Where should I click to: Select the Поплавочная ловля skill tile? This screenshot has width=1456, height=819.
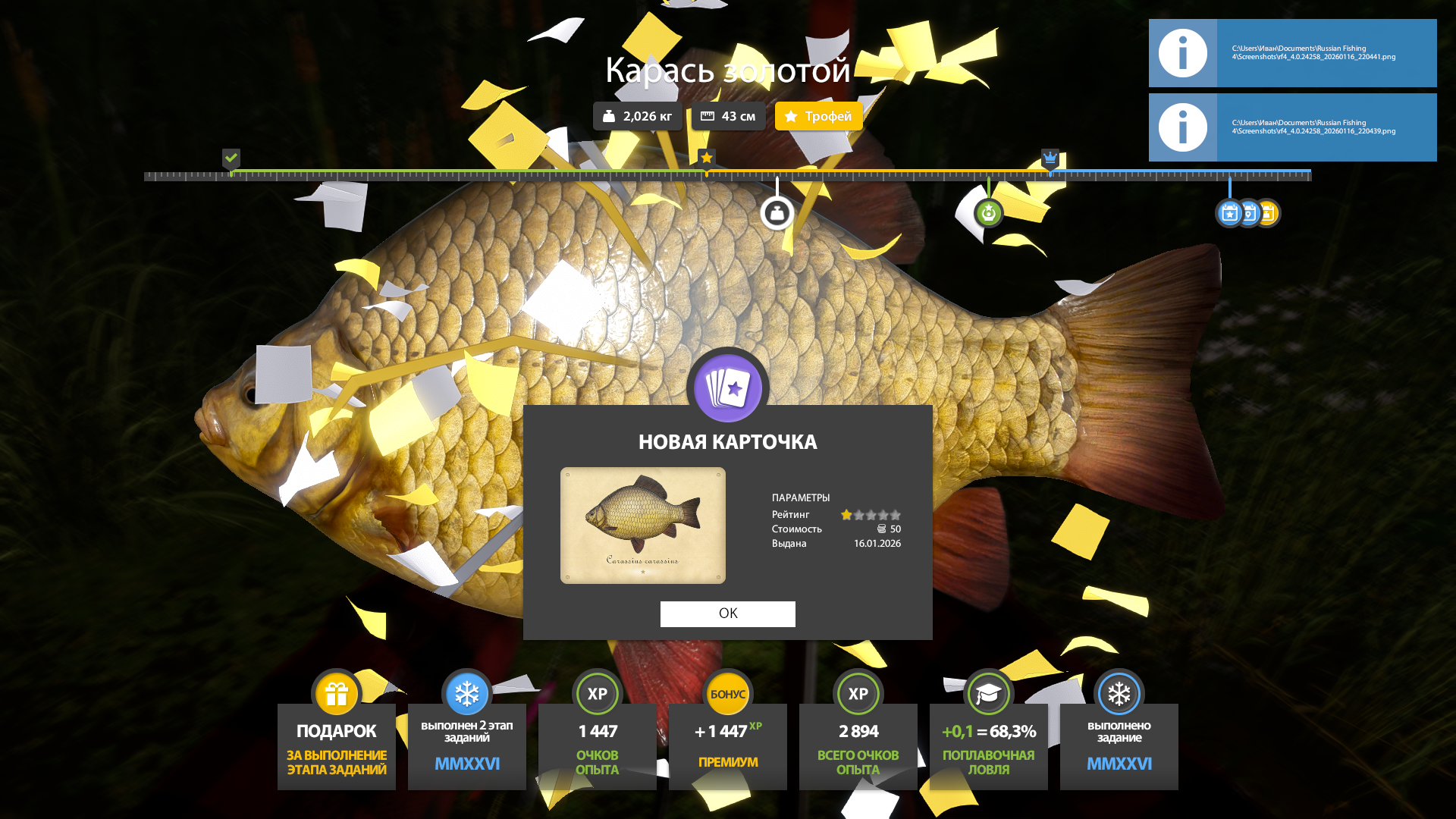point(989,736)
